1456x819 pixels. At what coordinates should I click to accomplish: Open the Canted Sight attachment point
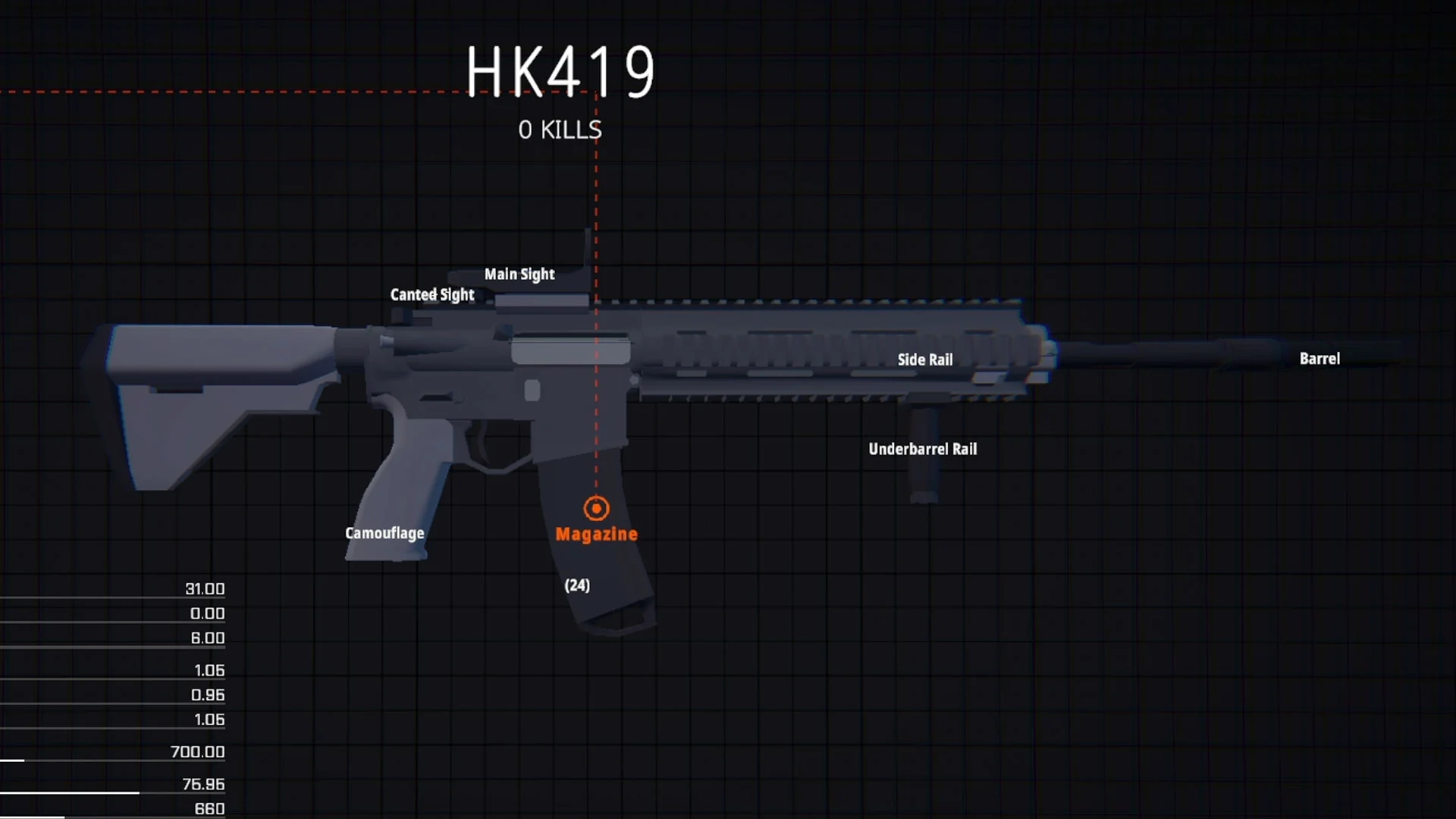point(431,295)
